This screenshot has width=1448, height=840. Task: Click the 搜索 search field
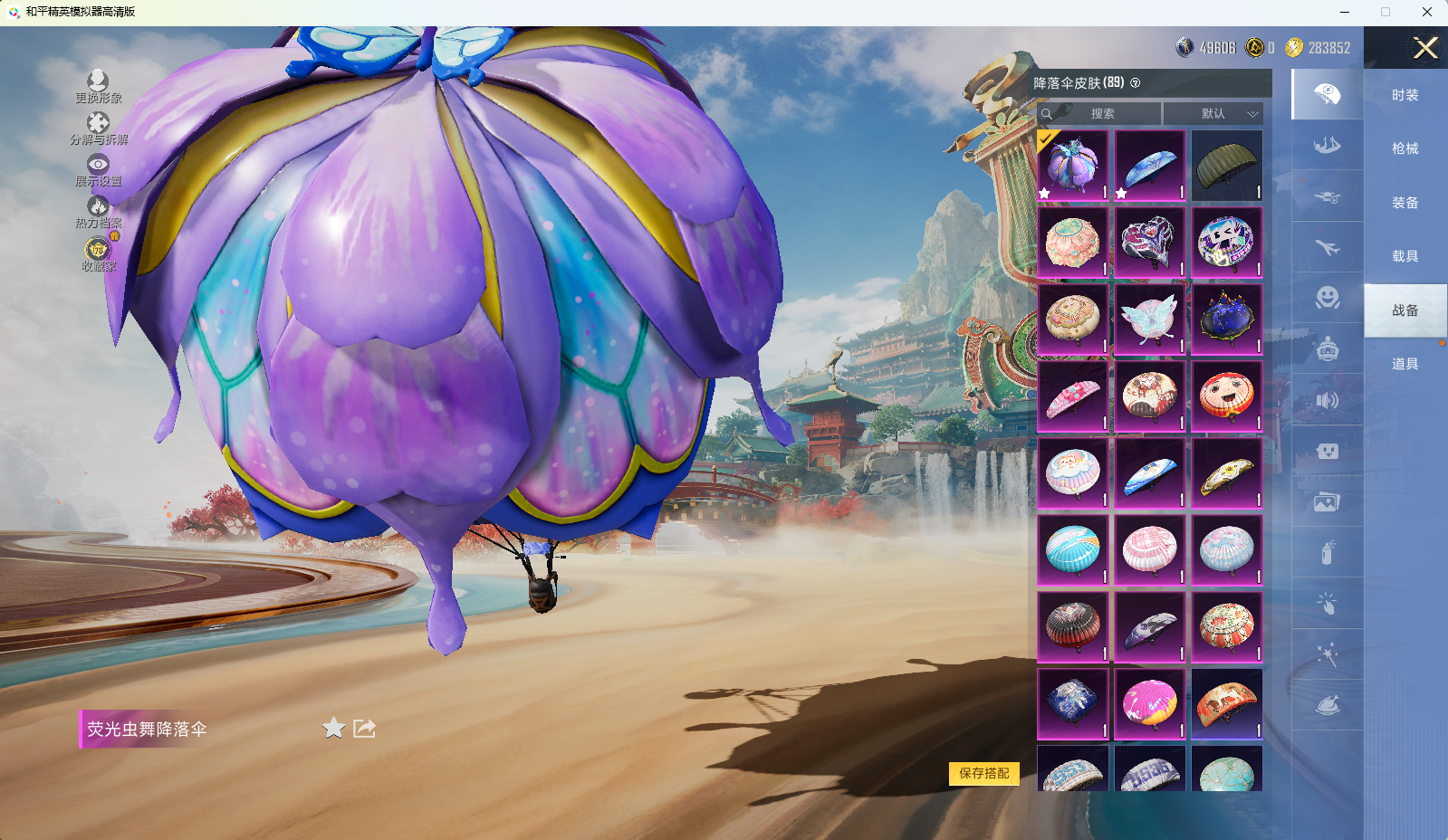(x=1101, y=114)
